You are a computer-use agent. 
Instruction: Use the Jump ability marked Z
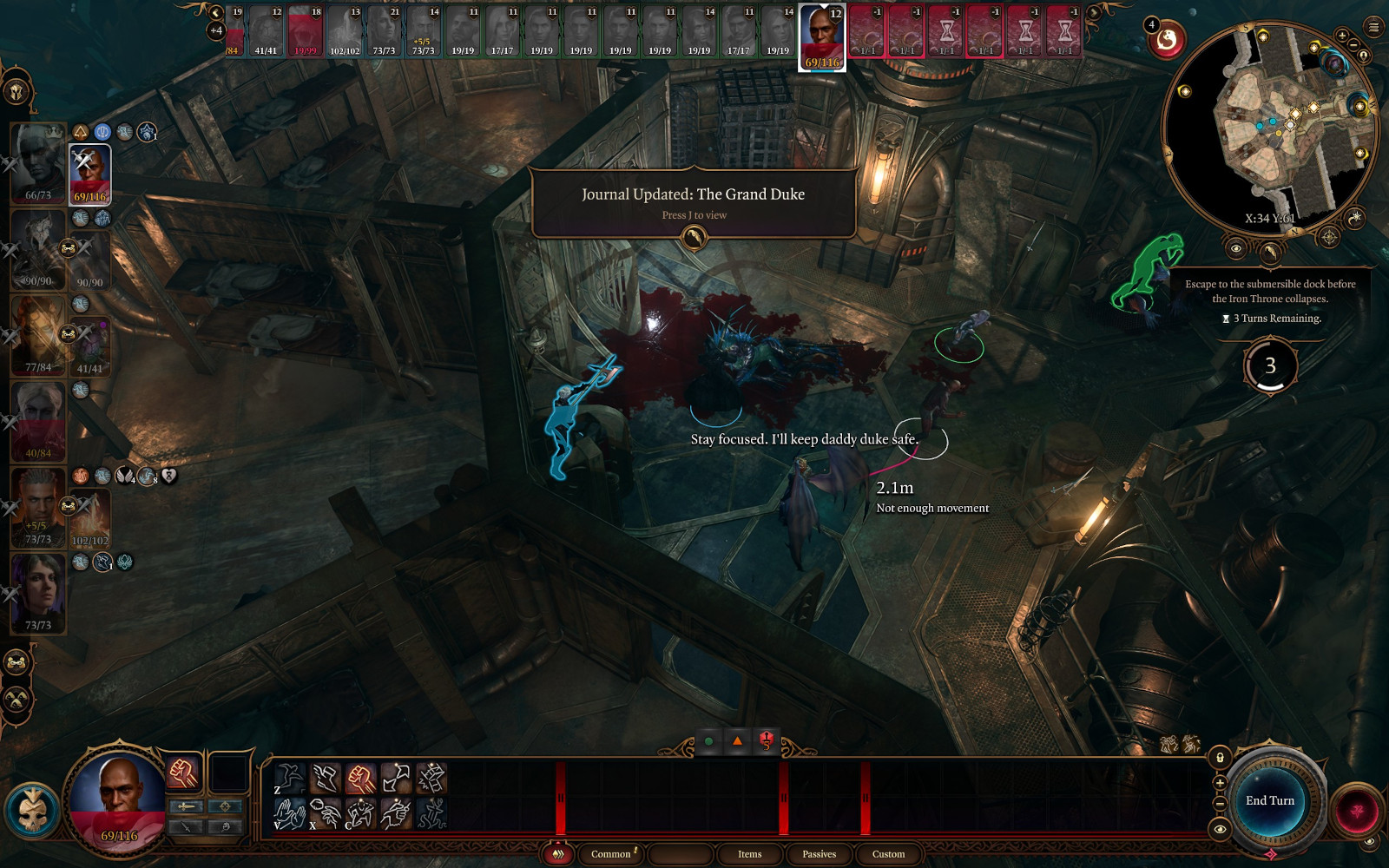coord(290,778)
